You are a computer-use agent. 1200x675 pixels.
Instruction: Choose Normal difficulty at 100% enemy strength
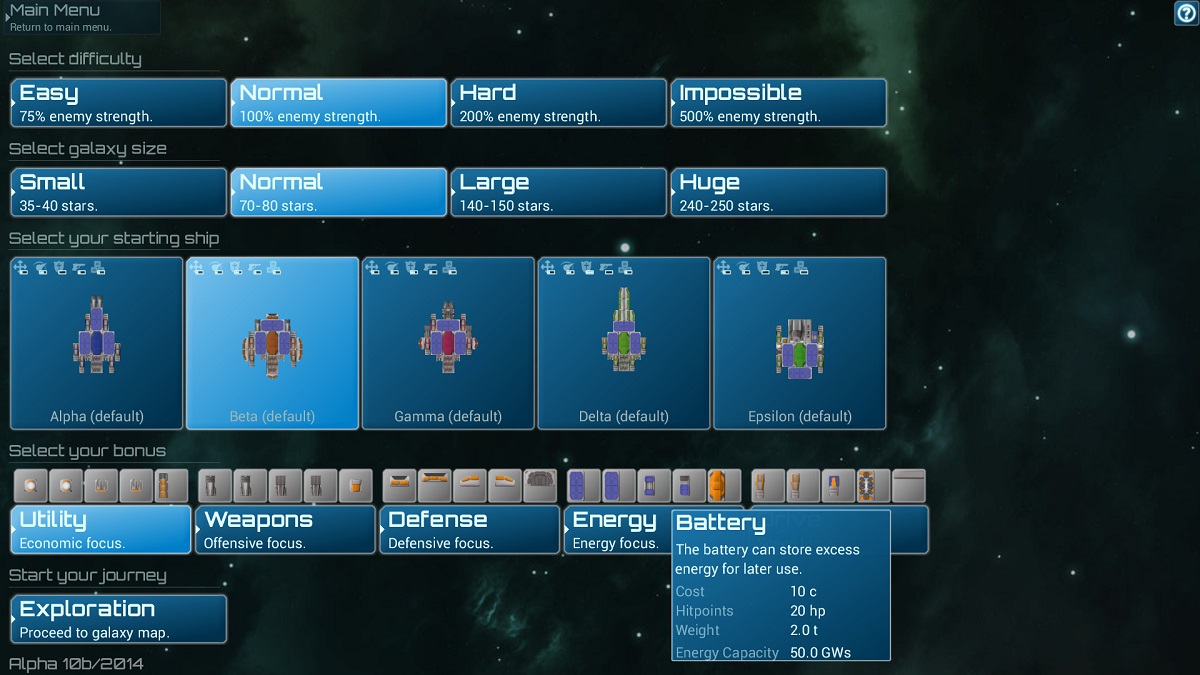tap(339, 103)
